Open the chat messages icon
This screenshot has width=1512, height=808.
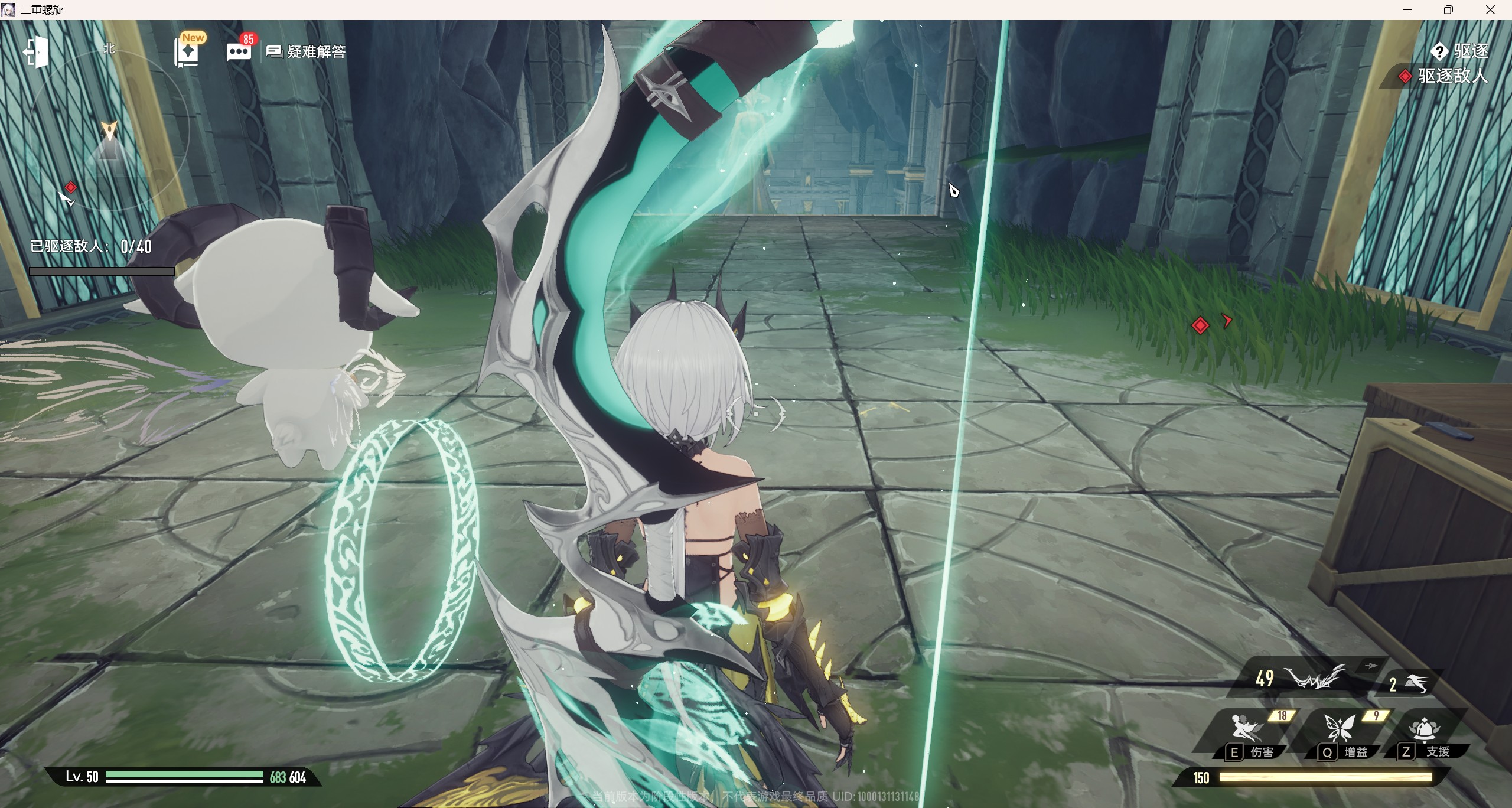239,52
